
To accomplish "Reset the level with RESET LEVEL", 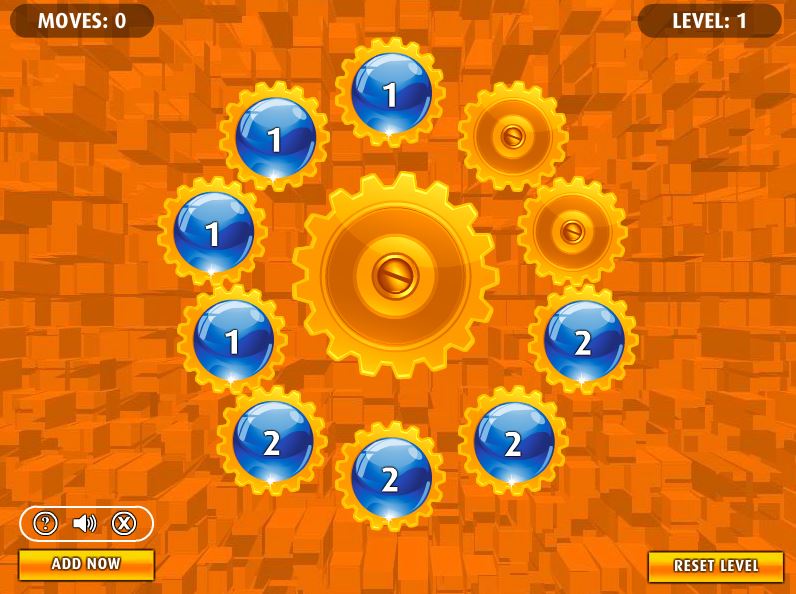I will point(715,566).
